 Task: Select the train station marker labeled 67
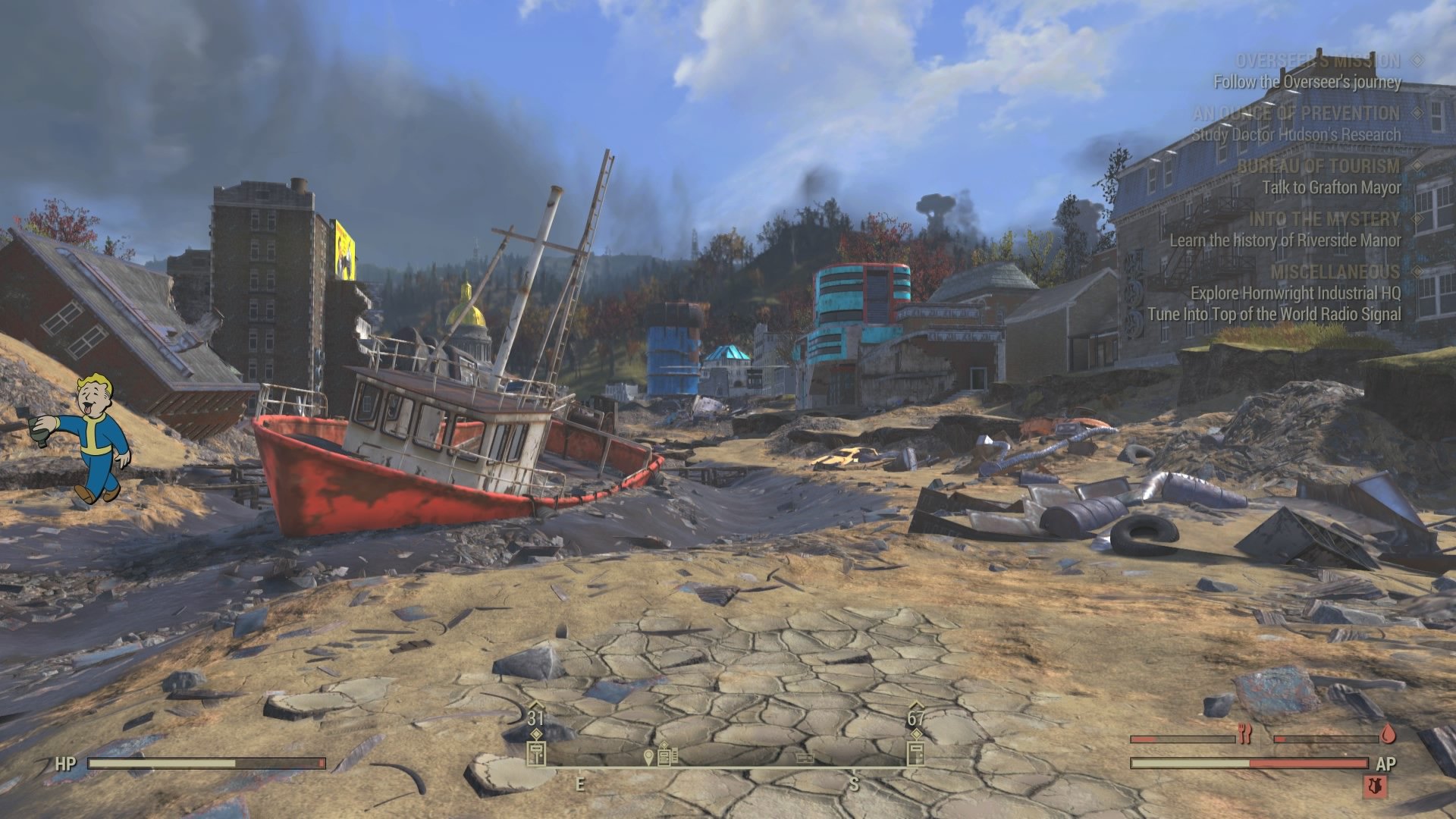pos(916,754)
